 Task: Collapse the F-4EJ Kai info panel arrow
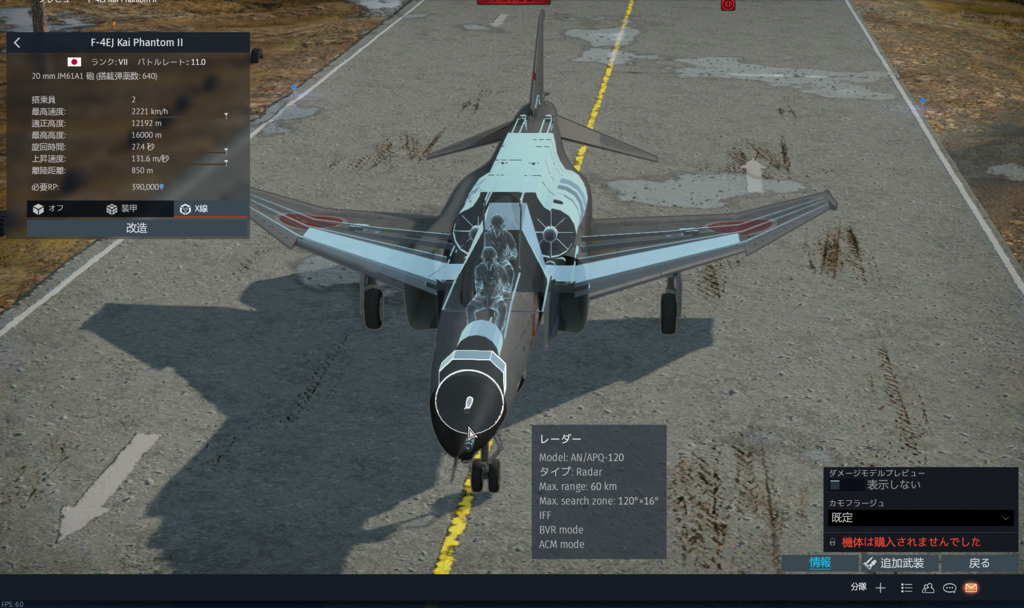17,43
